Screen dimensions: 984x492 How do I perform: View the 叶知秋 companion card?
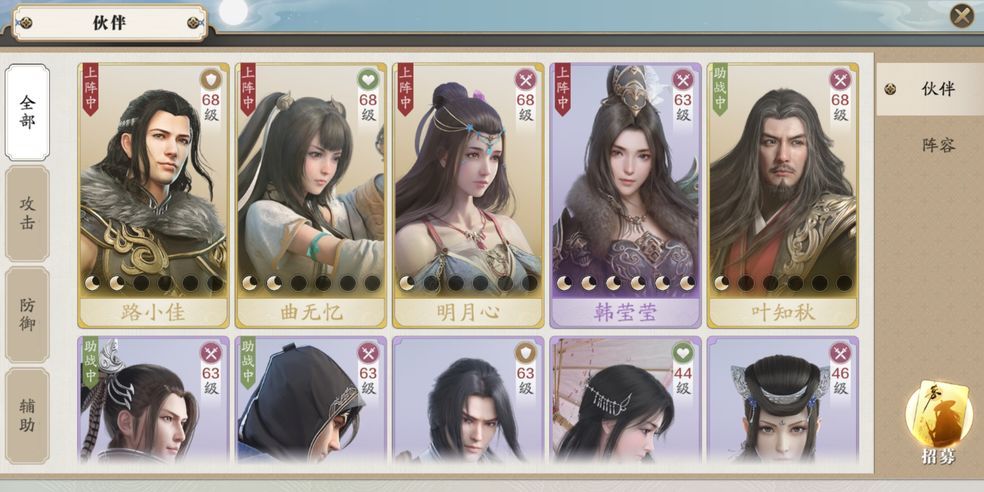tap(782, 195)
